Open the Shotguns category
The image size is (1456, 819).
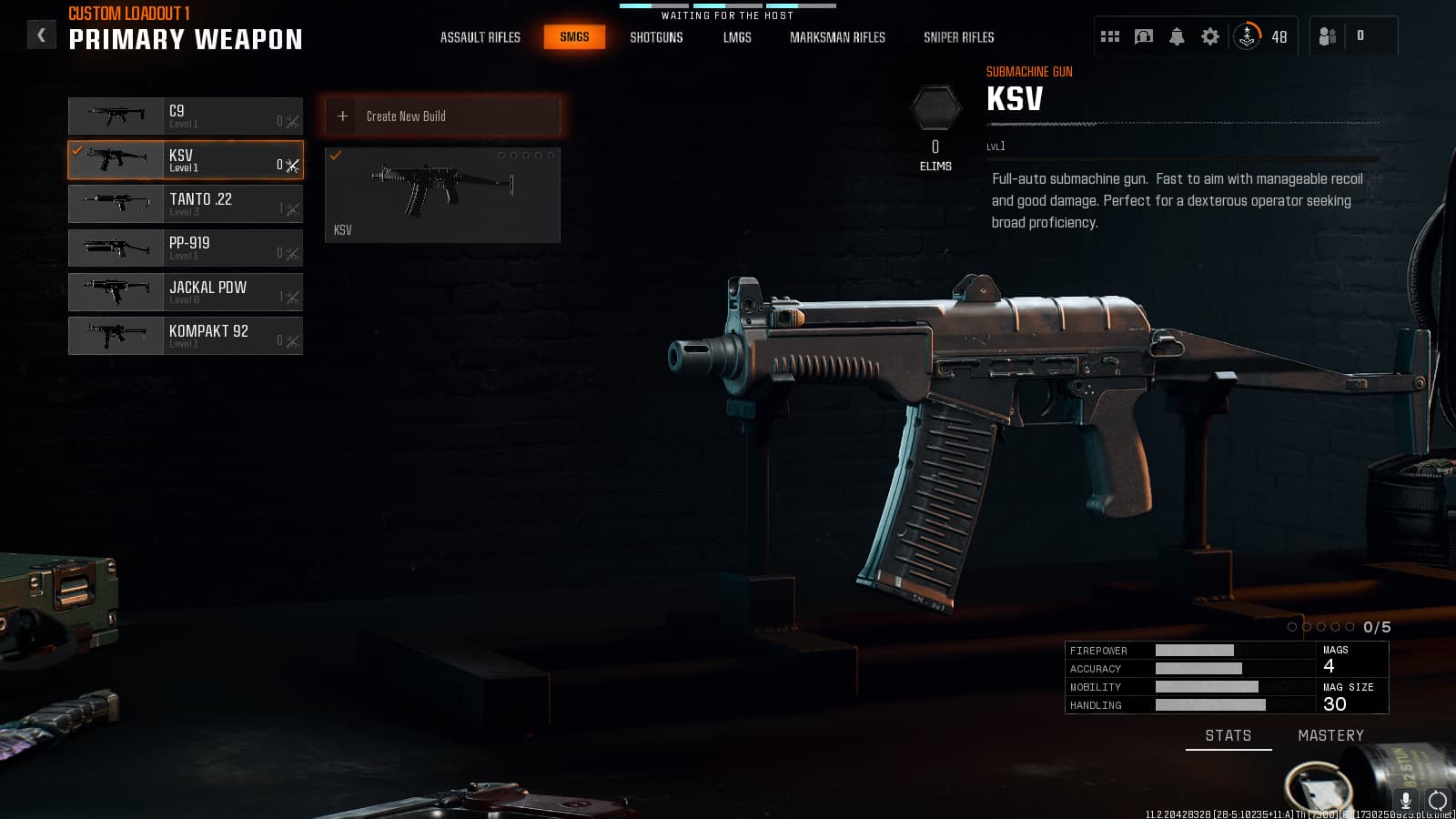[656, 37]
